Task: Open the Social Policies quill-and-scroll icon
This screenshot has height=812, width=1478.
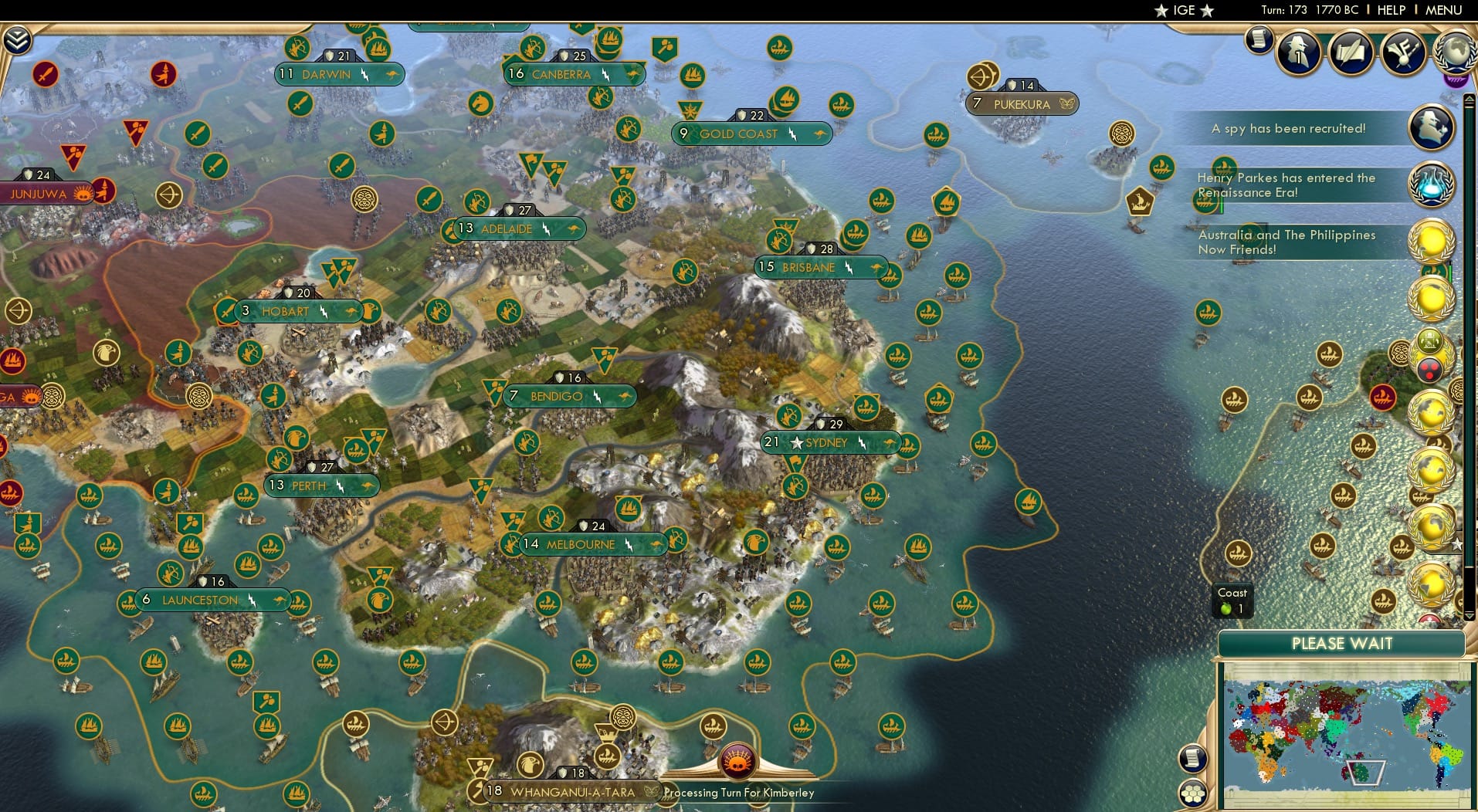Action: coord(1350,49)
